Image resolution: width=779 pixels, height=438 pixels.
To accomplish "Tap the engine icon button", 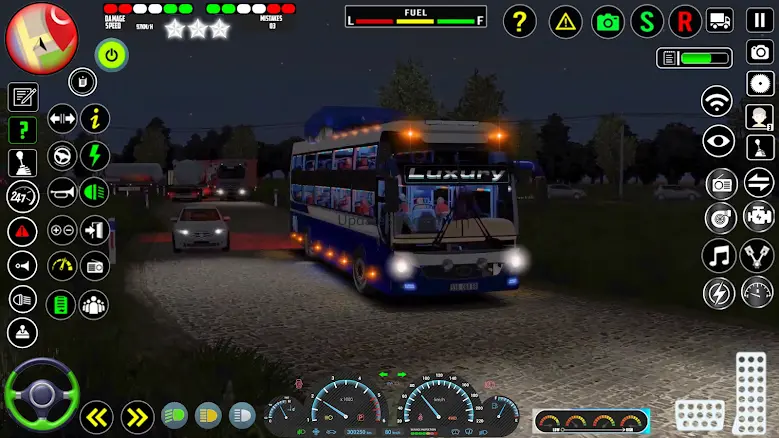I will (758, 214).
